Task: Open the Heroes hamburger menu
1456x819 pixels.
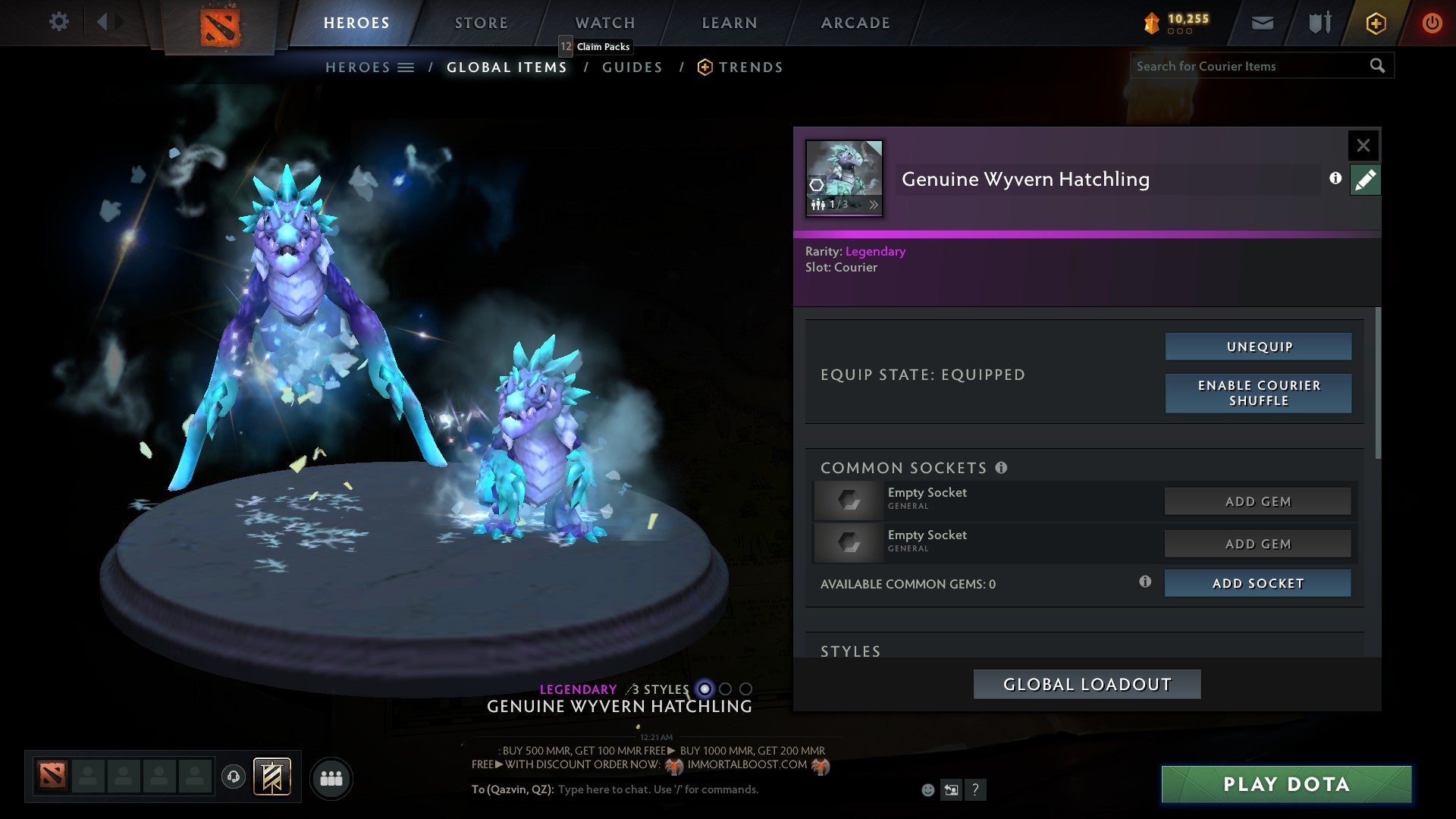Action: click(406, 67)
